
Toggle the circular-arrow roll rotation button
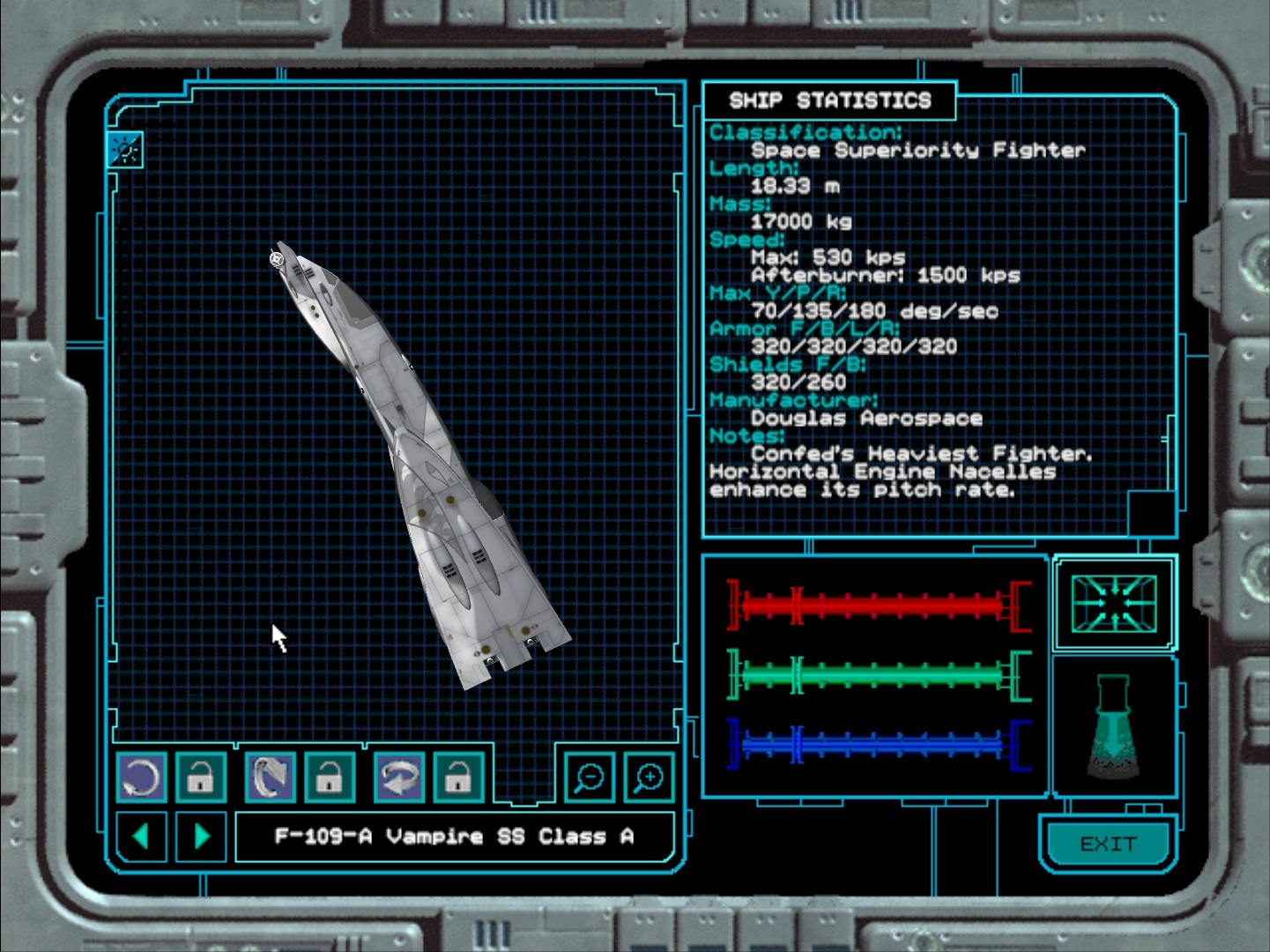(x=141, y=777)
